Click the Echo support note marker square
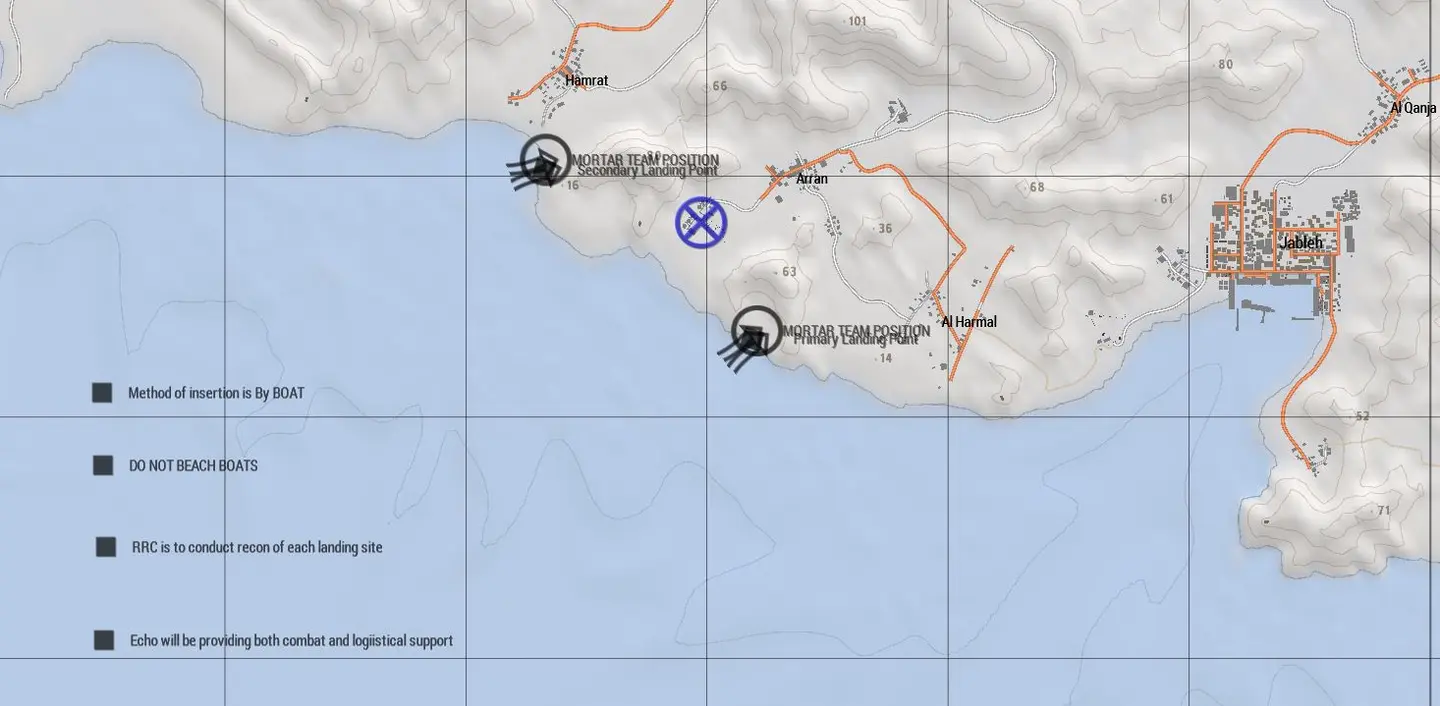The height and width of the screenshot is (706, 1440). [x=104, y=640]
